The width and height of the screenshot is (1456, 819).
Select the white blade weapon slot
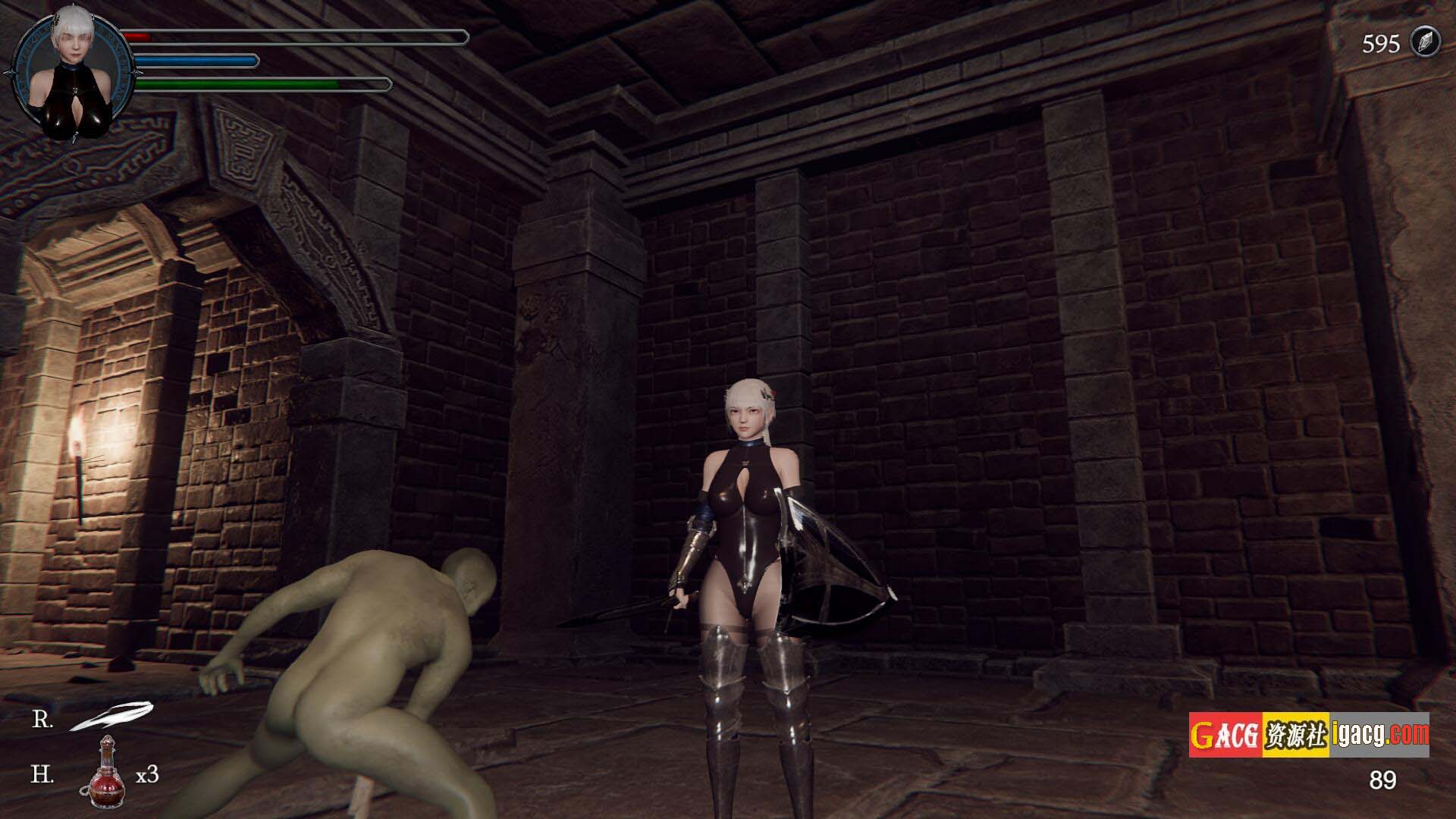[111, 716]
